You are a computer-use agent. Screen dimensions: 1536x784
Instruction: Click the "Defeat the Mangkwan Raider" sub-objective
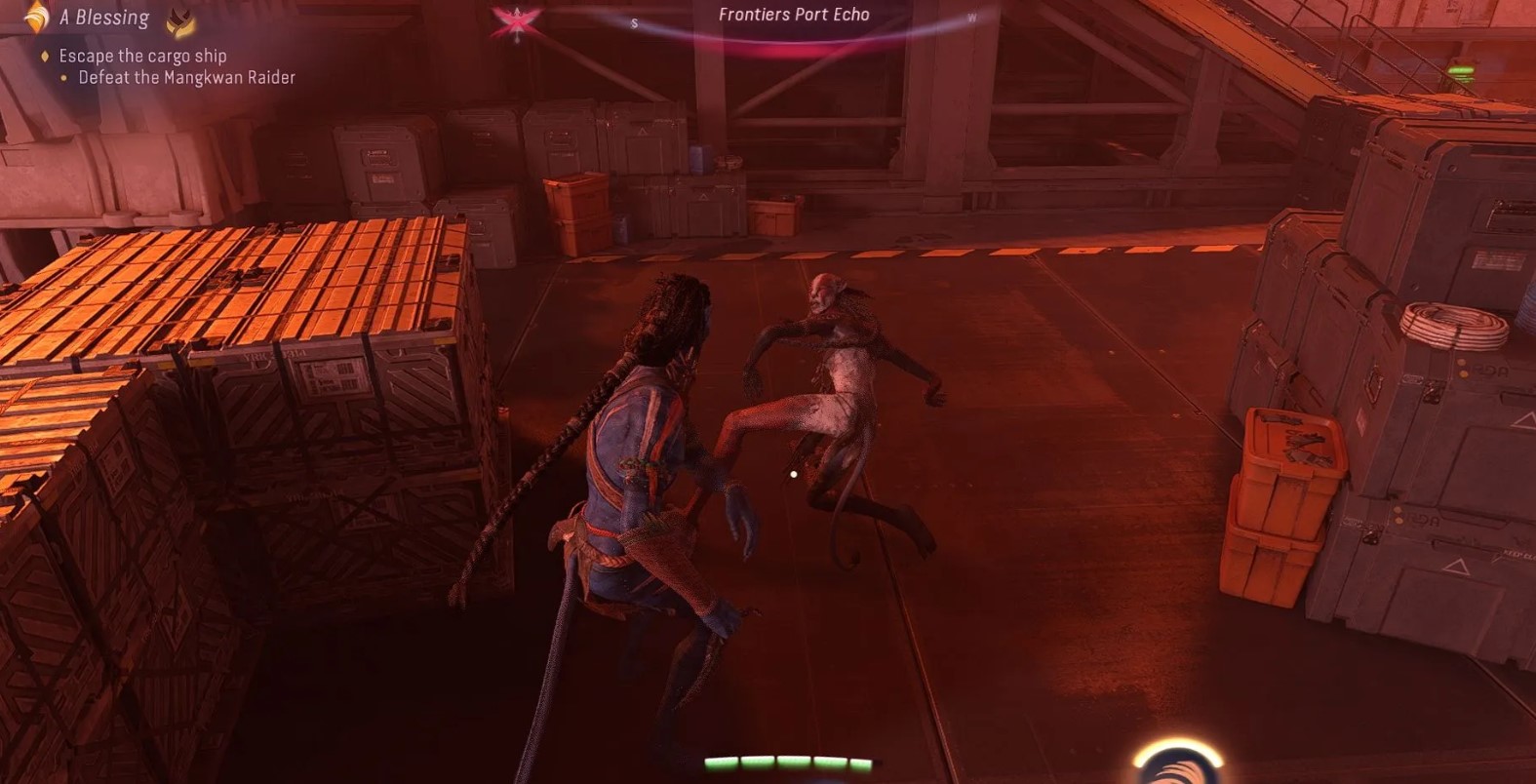point(186,77)
